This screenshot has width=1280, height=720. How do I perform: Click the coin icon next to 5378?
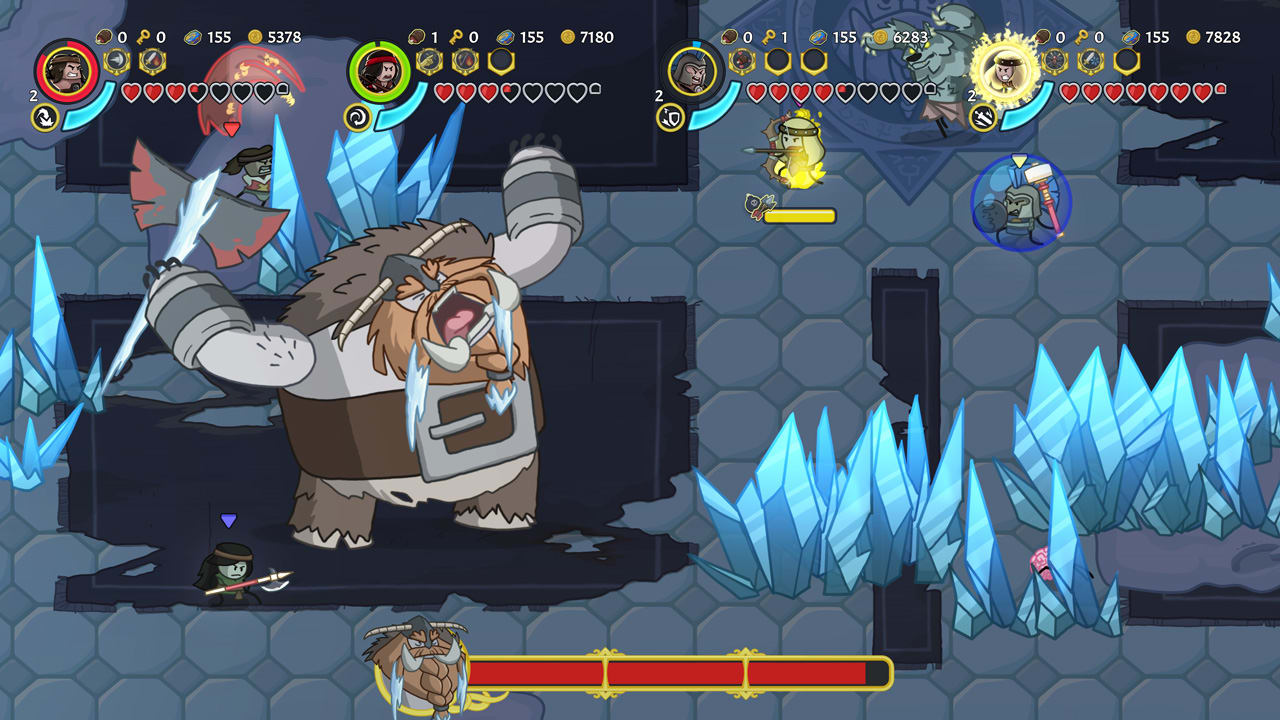coord(255,36)
